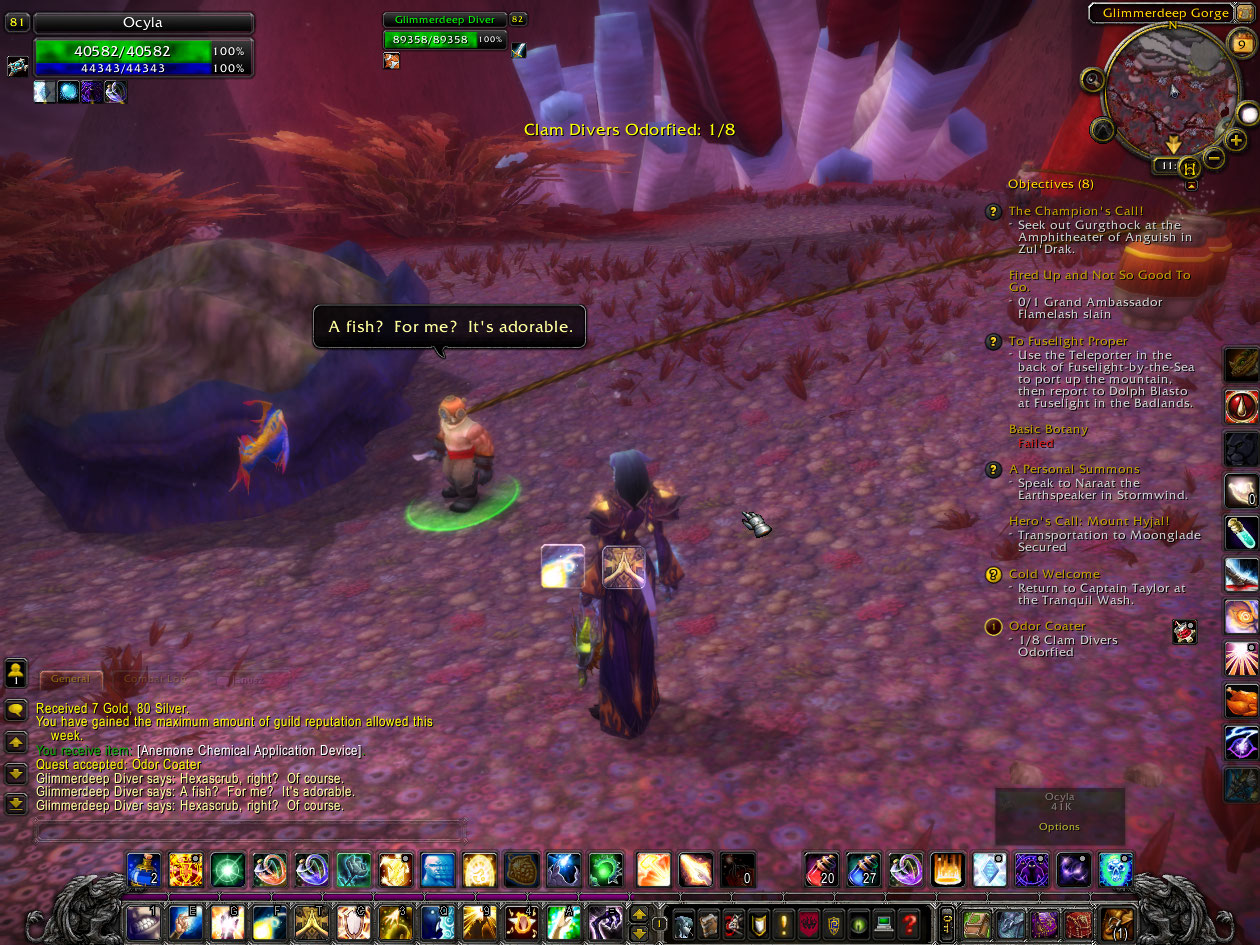Screen dimensions: 1260x945
Task: Open the quest log exclamation mark button
Action: pyautogui.click(x=785, y=923)
